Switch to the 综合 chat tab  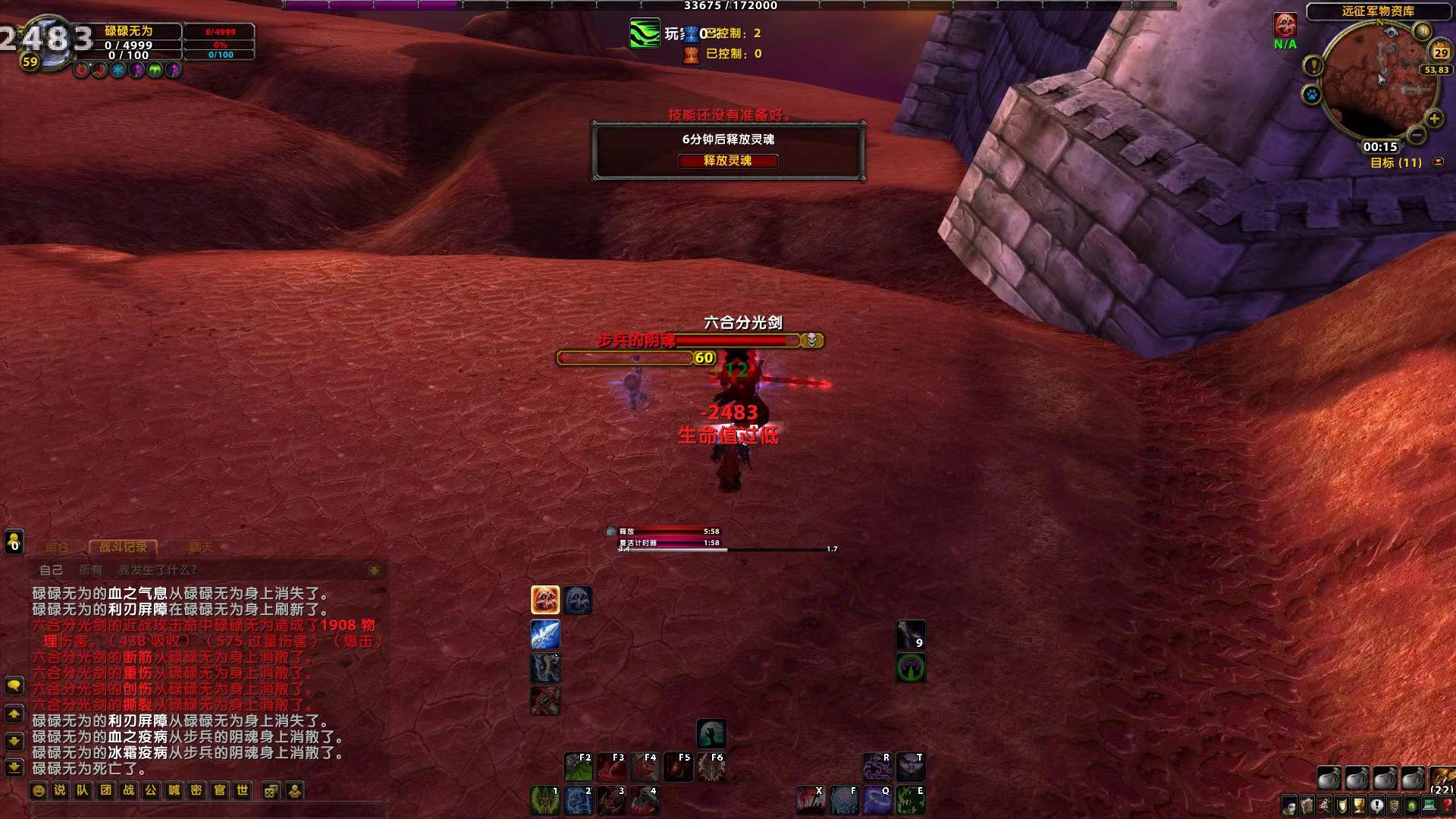[x=57, y=547]
